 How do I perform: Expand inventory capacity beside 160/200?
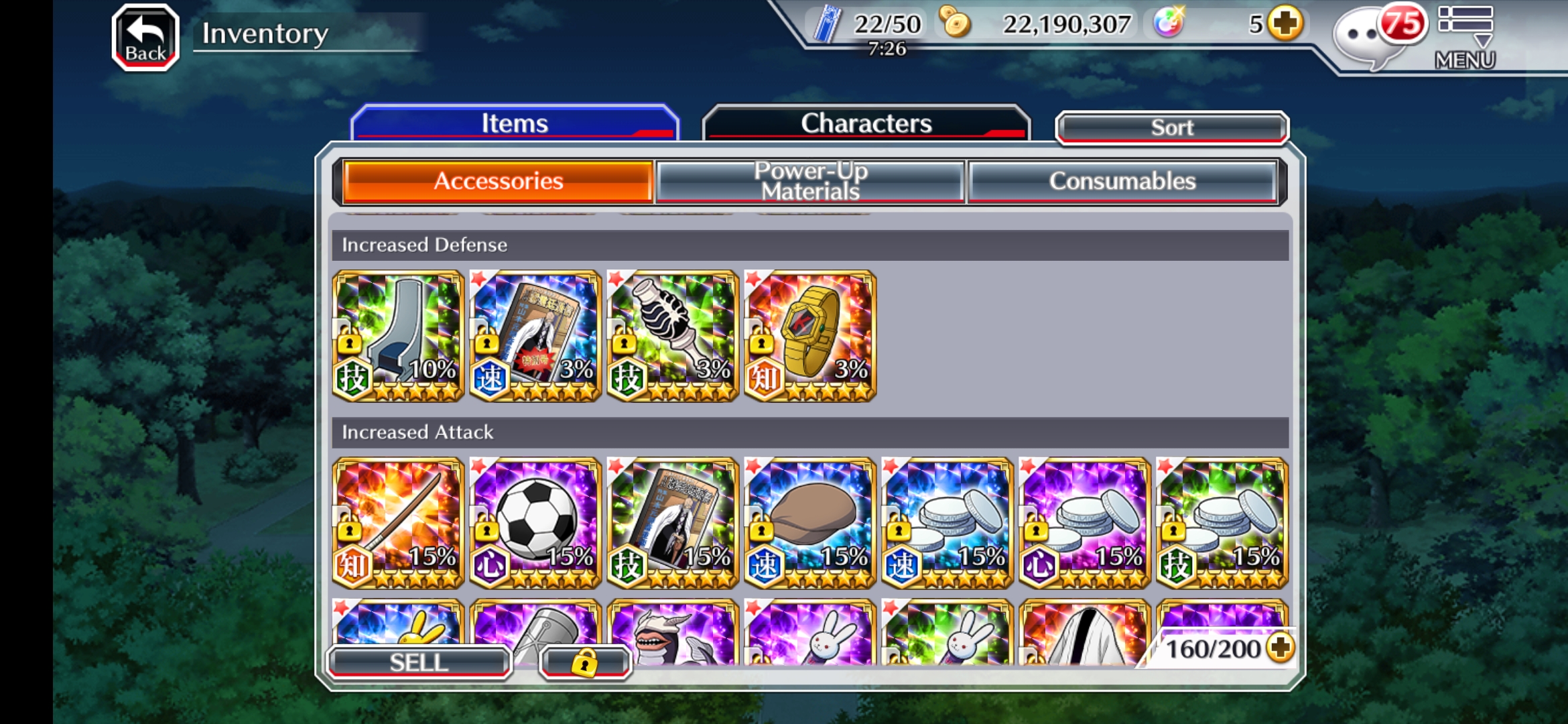point(1281,648)
